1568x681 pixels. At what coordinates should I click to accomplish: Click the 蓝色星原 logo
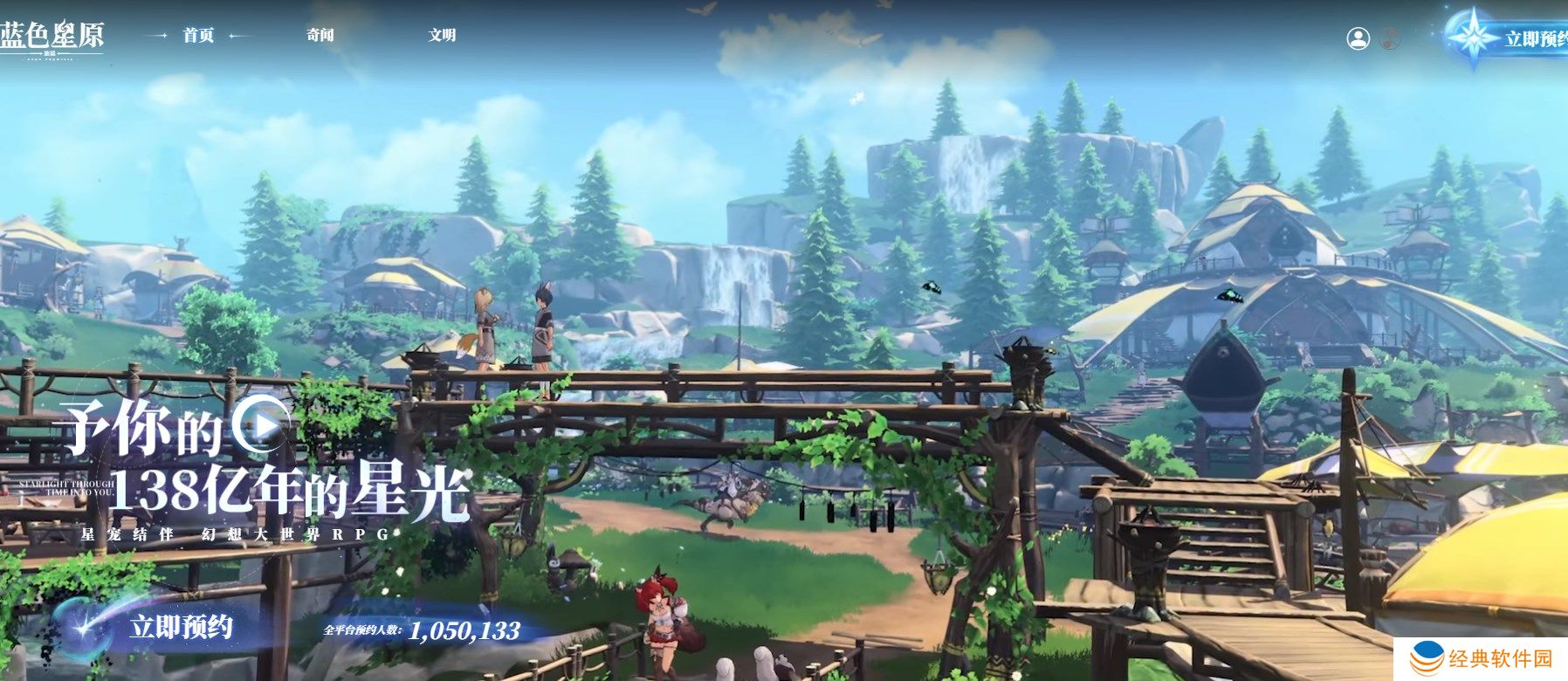coord(52,38)
